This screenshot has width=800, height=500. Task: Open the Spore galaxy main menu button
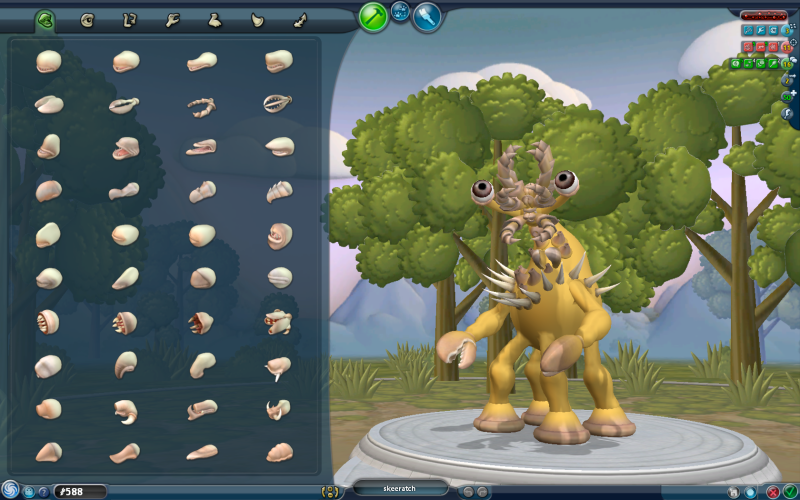pos(11,489)
